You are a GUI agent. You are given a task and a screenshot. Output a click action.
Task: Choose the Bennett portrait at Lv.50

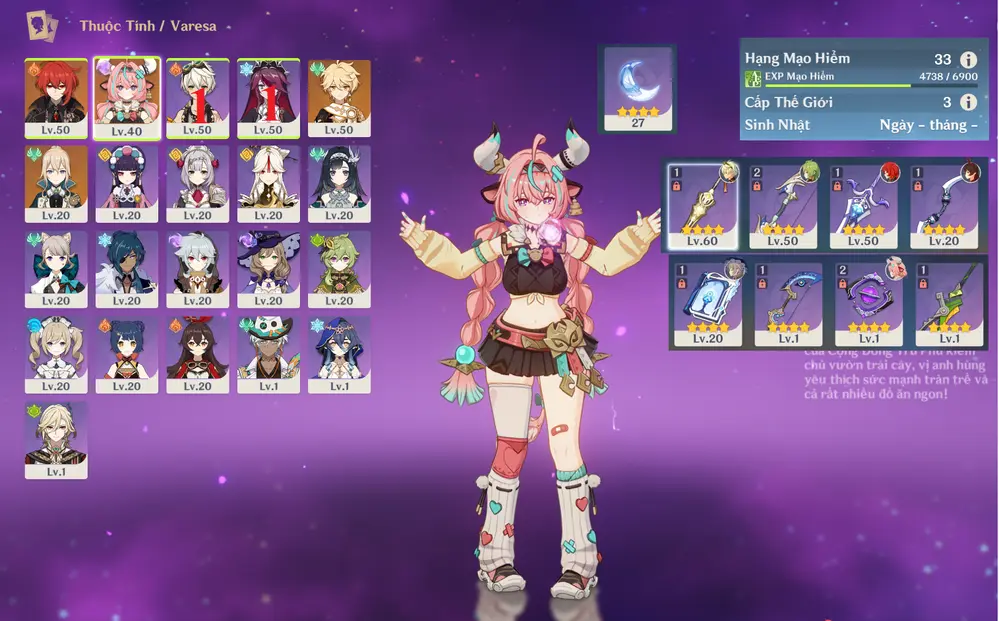click(x=197, y=97)
